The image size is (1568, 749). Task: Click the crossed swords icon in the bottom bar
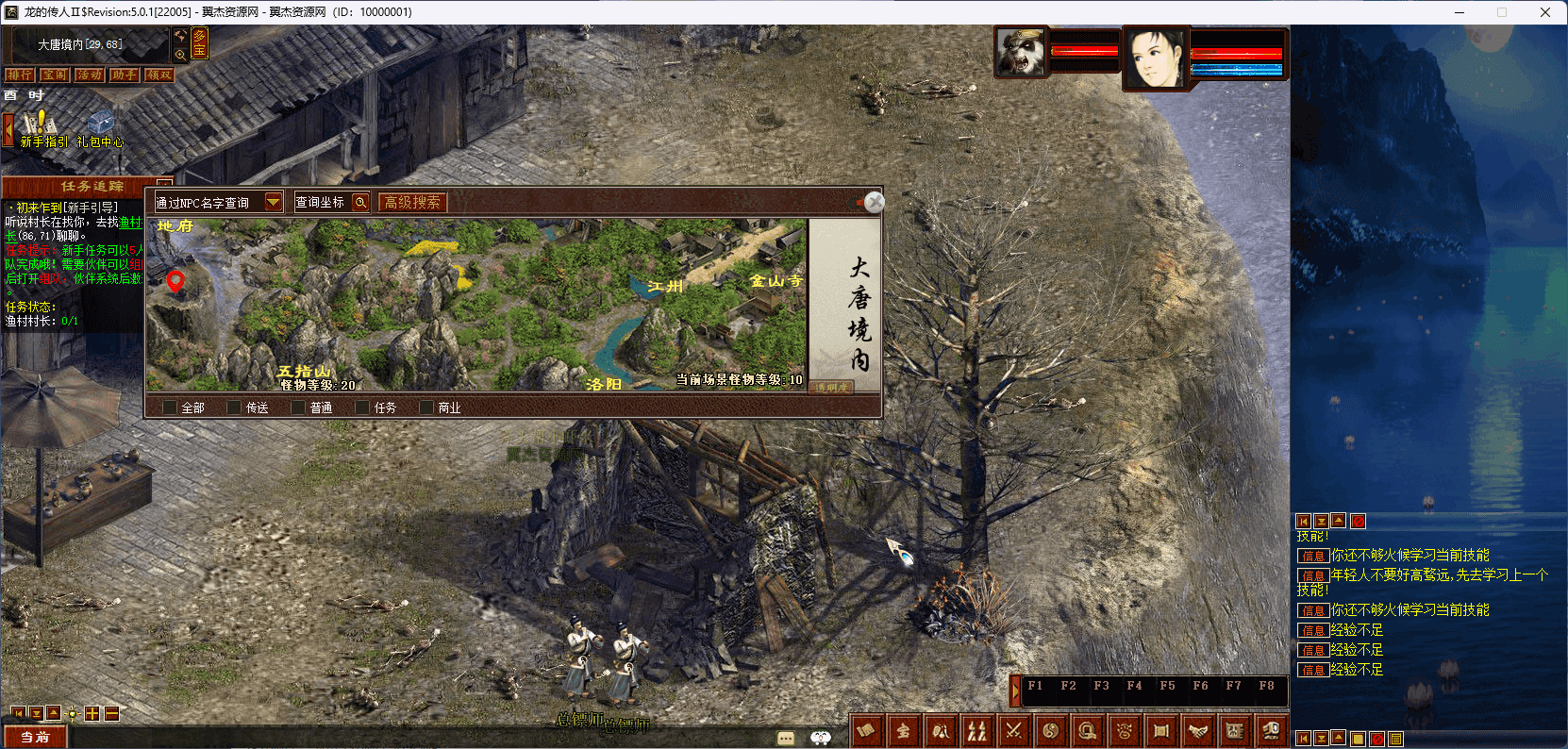pyautogui.click(x=1013, y=730)
